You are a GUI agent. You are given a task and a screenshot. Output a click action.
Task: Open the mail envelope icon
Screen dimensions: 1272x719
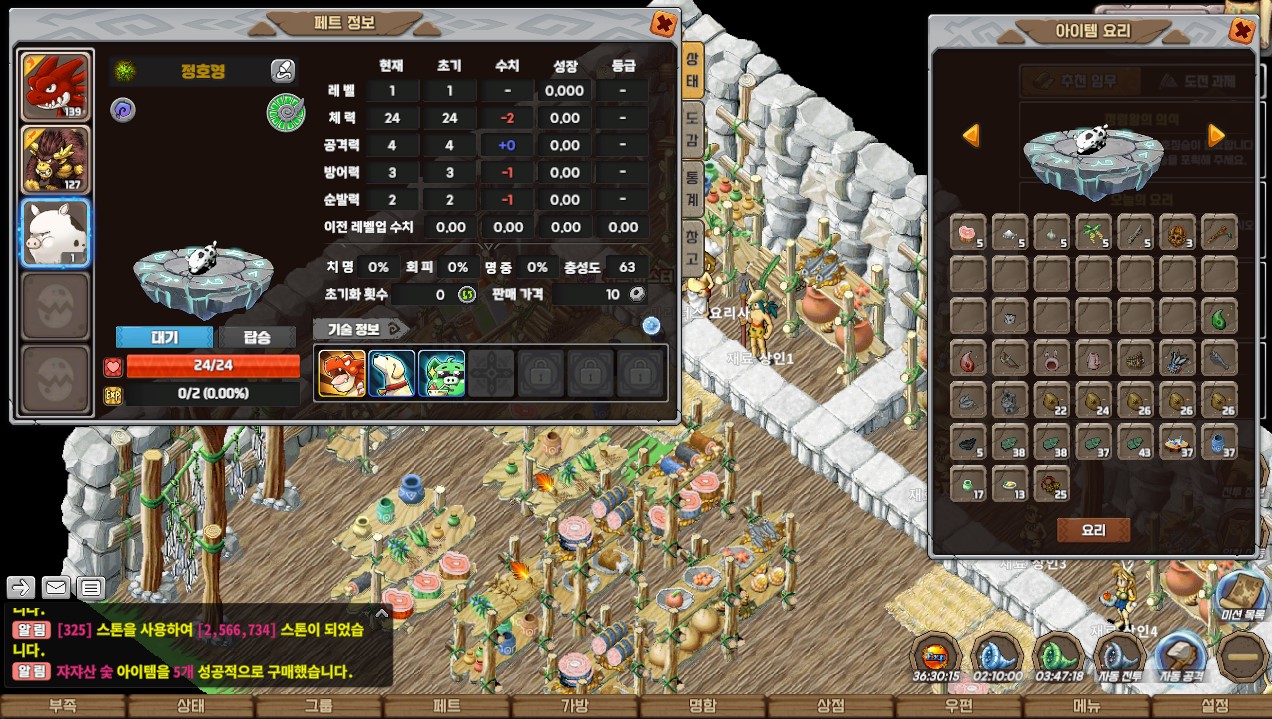(x=55, y=587)
